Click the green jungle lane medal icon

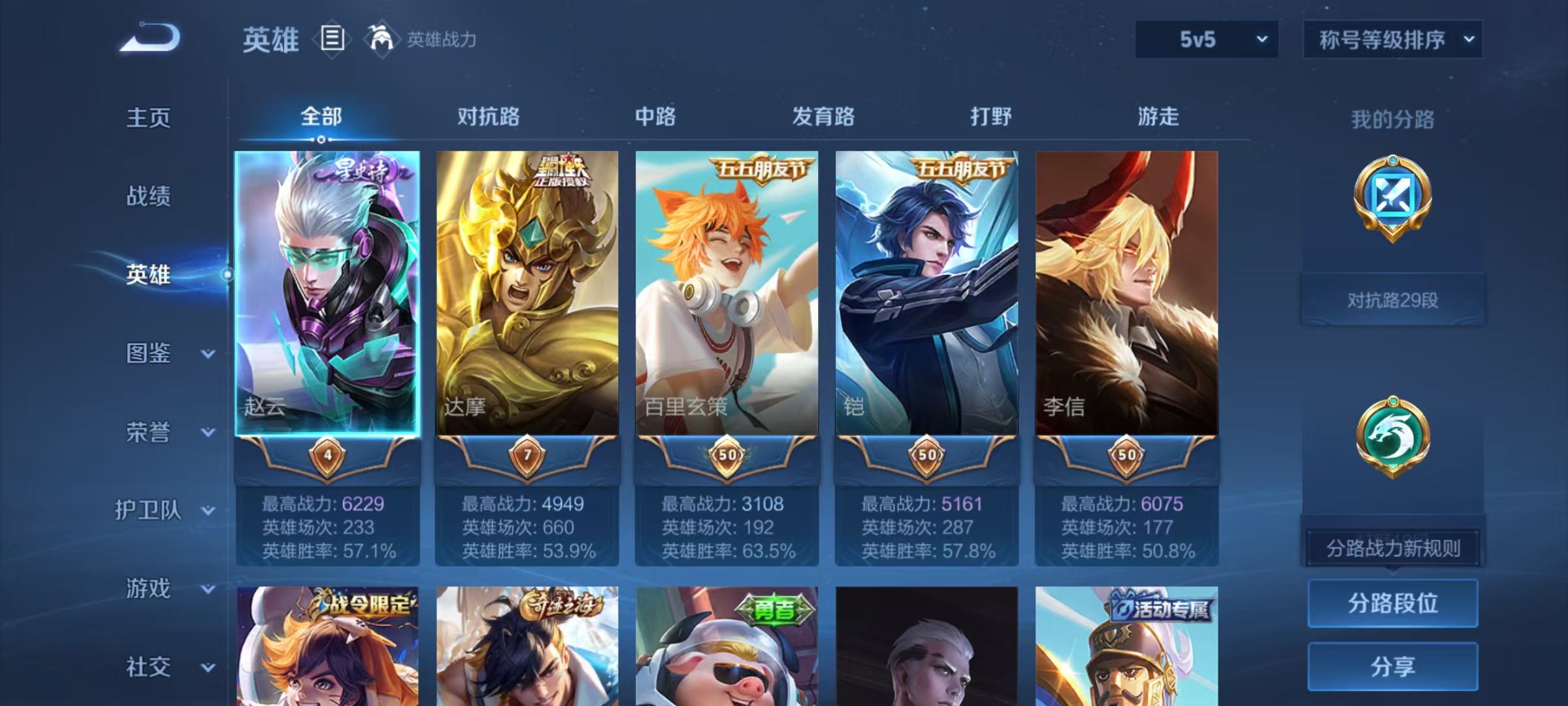[1392, 434]
